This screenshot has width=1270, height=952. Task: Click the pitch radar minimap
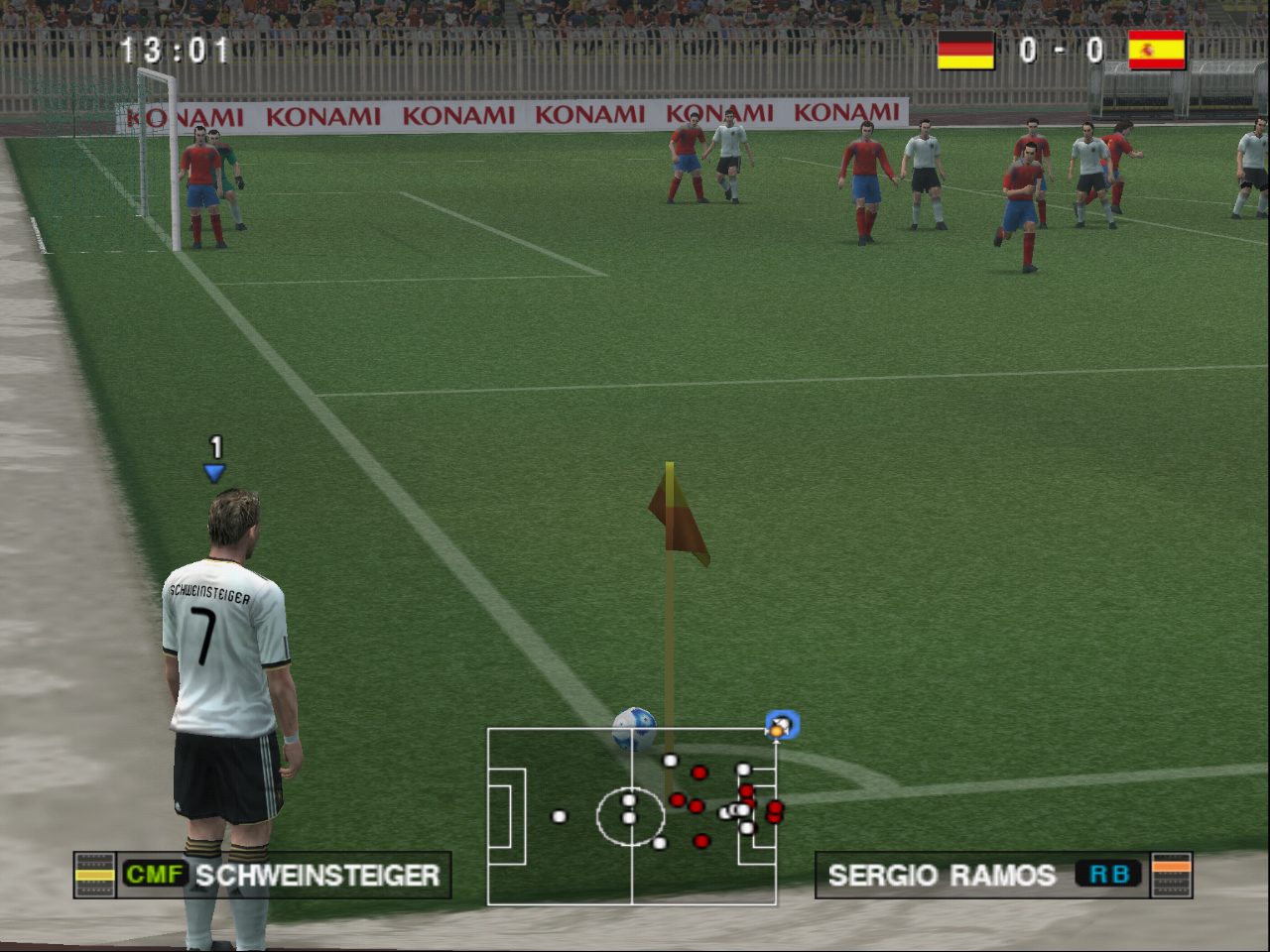tap(632, 816)
